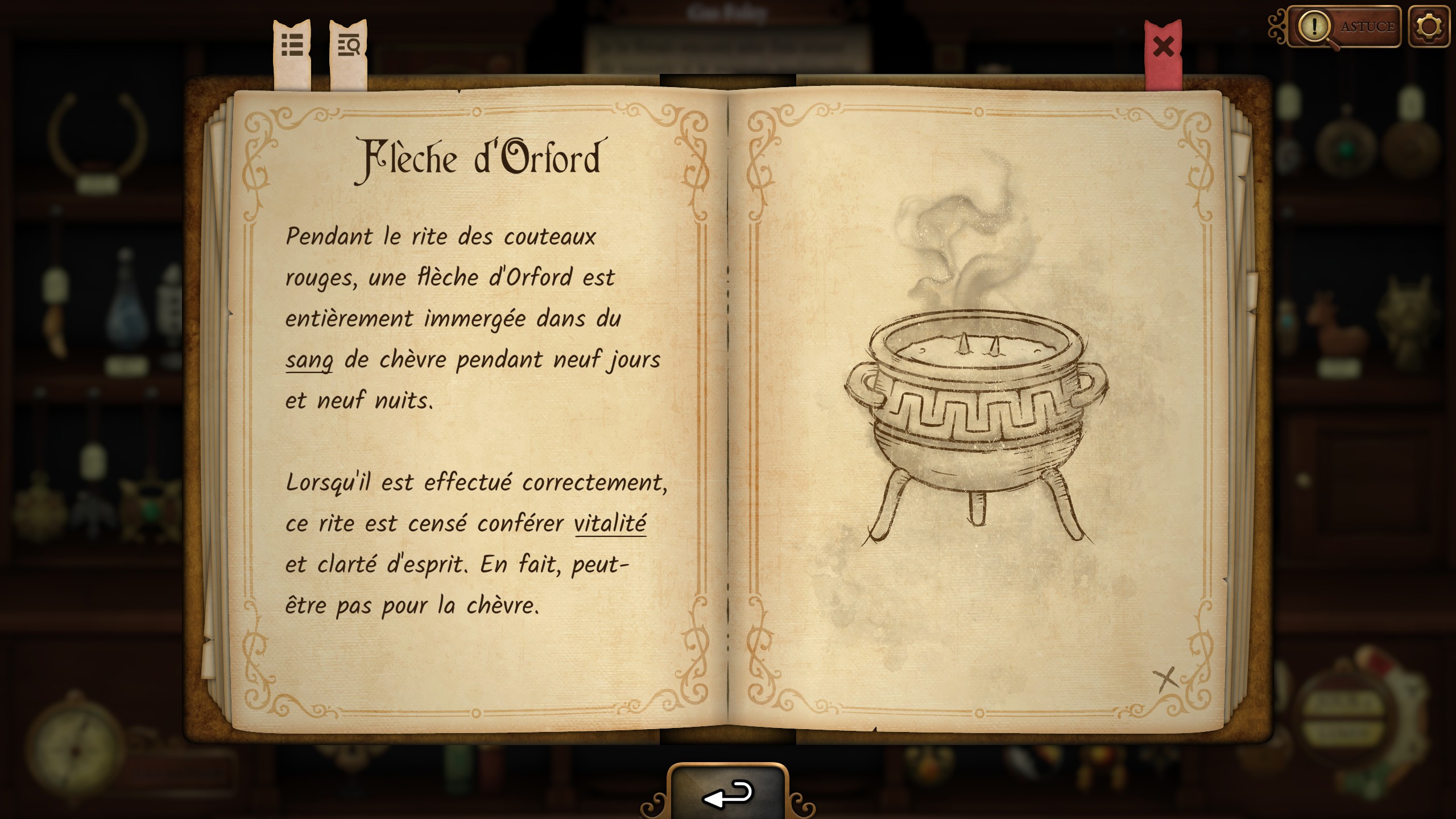Follow the underlined word "sang"
1456x819 pixels.
[309, 361]
